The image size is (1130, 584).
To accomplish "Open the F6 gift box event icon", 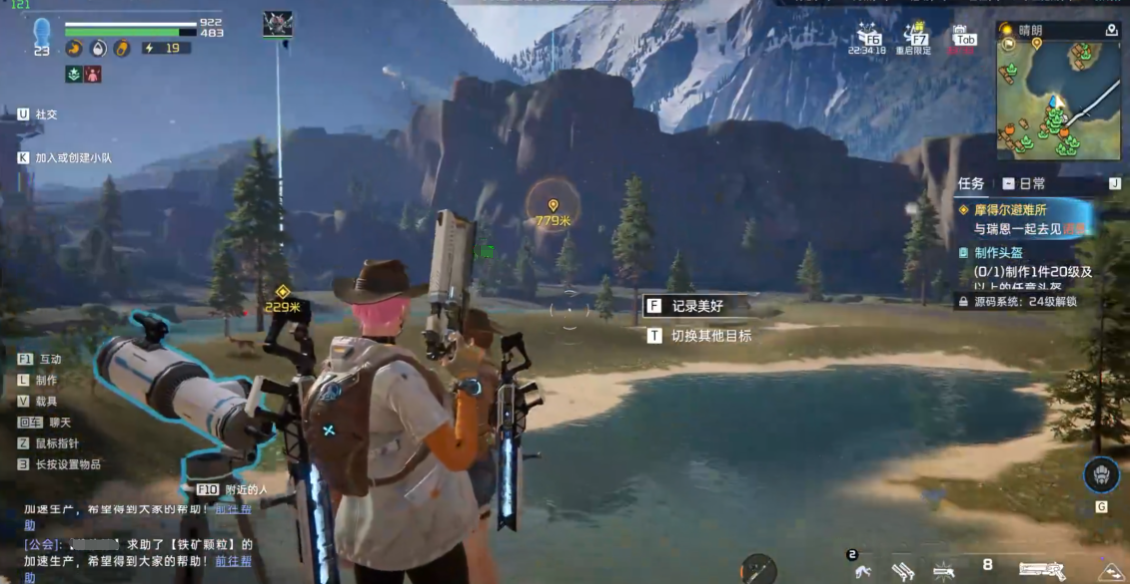I will 866,36.
